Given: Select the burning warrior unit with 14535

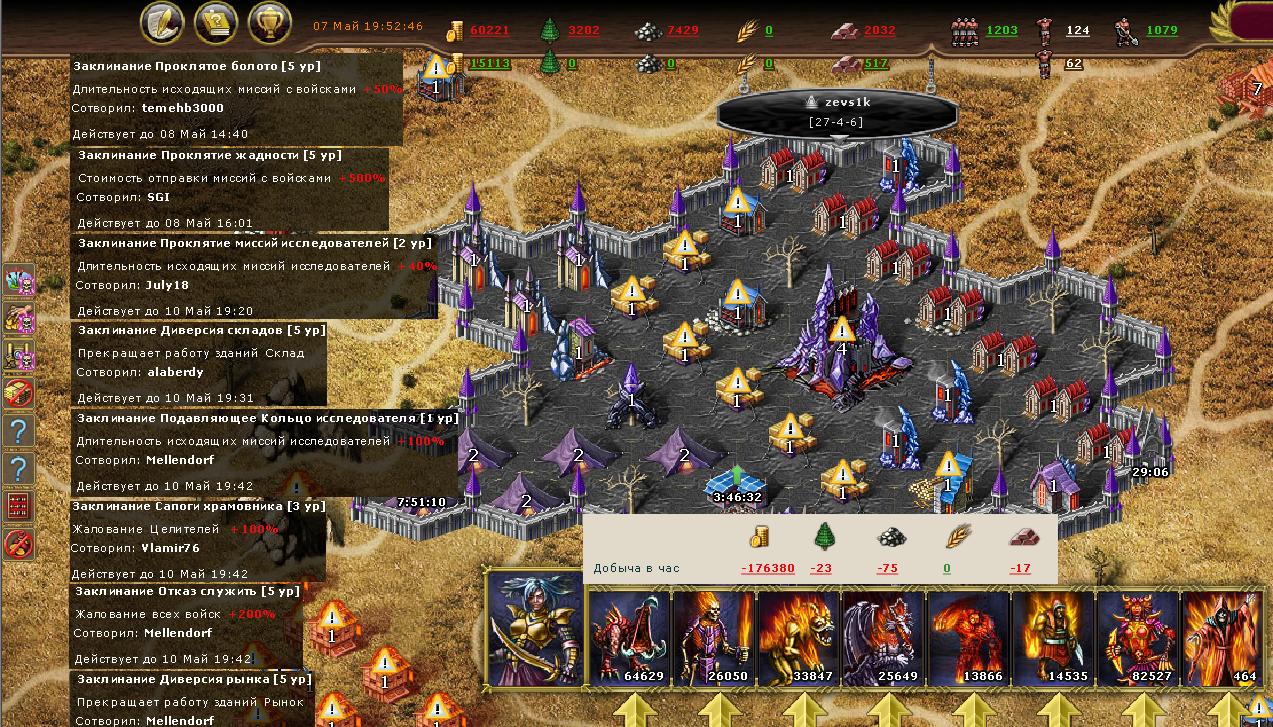Looking at the screenshot, I should (x=1052, y=638).
